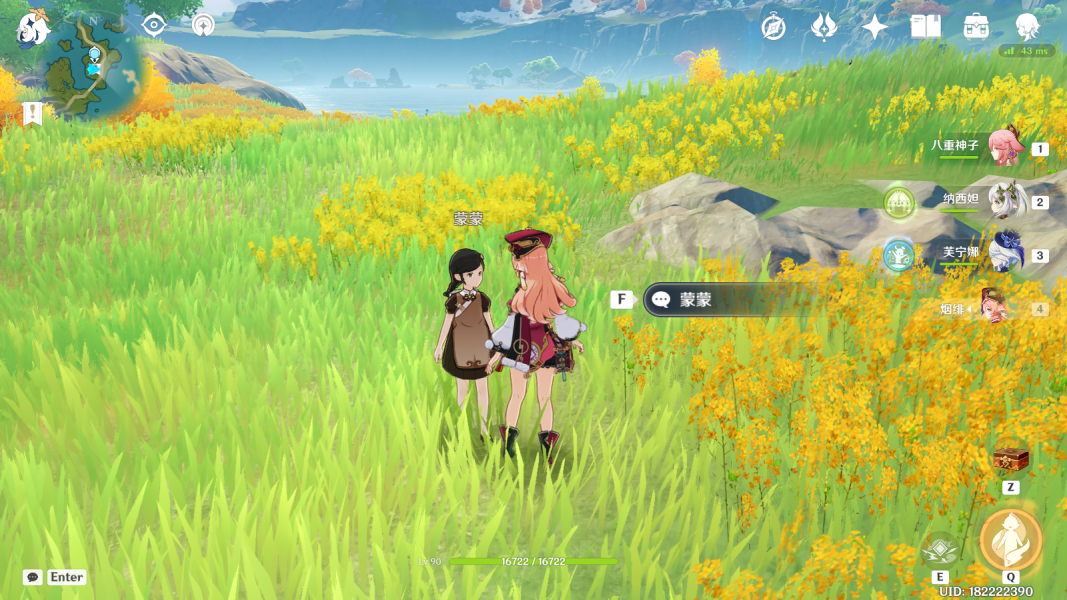The width and height of the screenshot is (1067, 600).
Task: Switch to party member 八重神子
Action: pyautogui.click(x=1004, y=147)
